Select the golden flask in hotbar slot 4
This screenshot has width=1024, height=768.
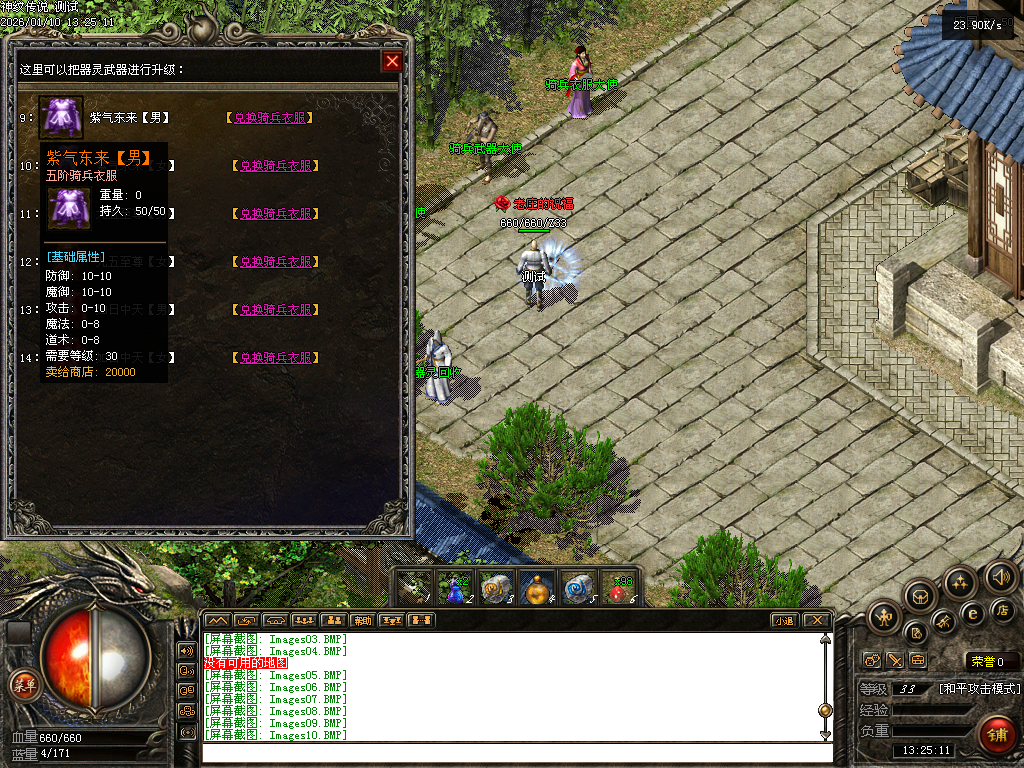[x=539, y=589]
